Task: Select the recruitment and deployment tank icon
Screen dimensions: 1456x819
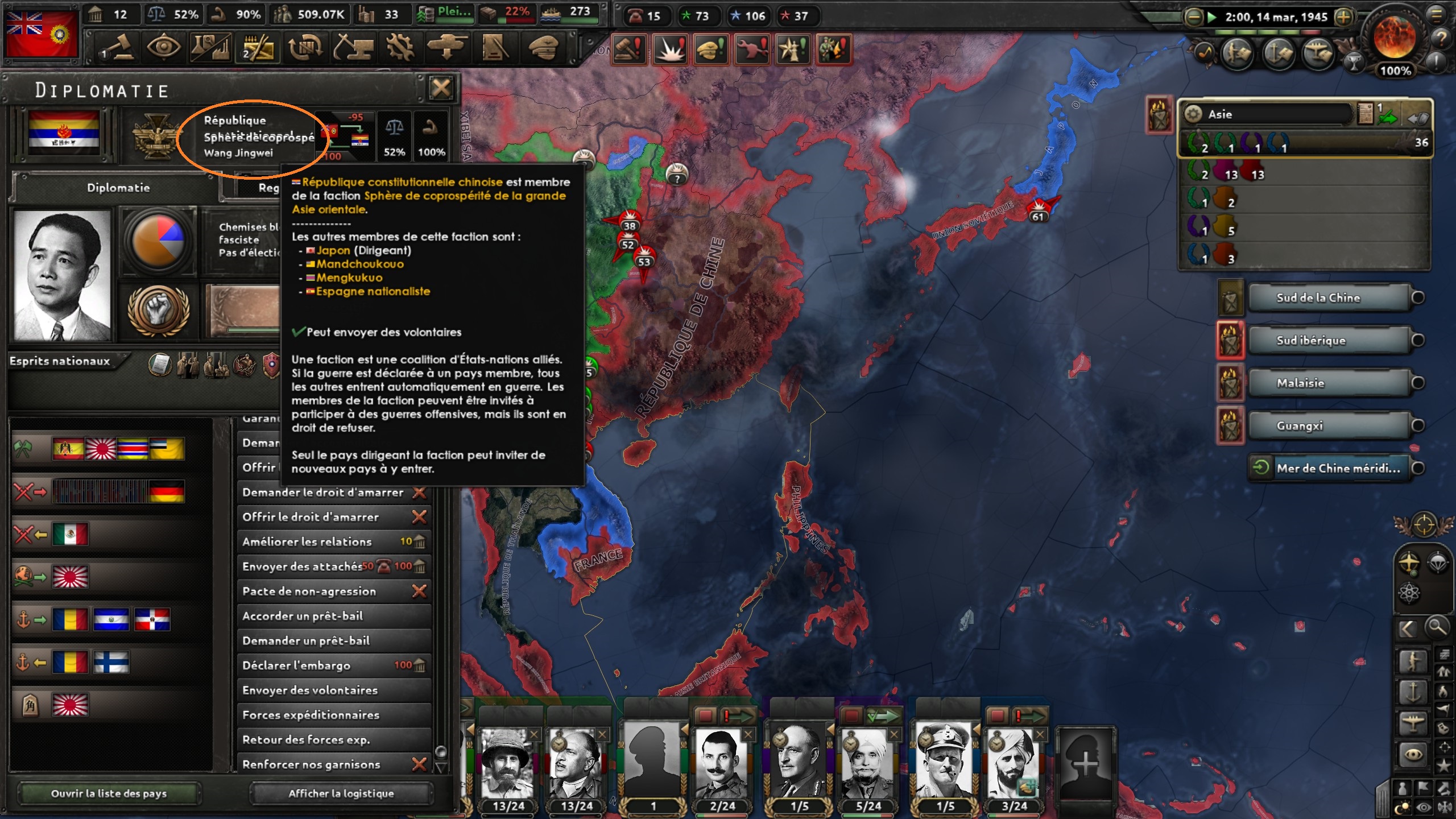Action: coord(447,48)
